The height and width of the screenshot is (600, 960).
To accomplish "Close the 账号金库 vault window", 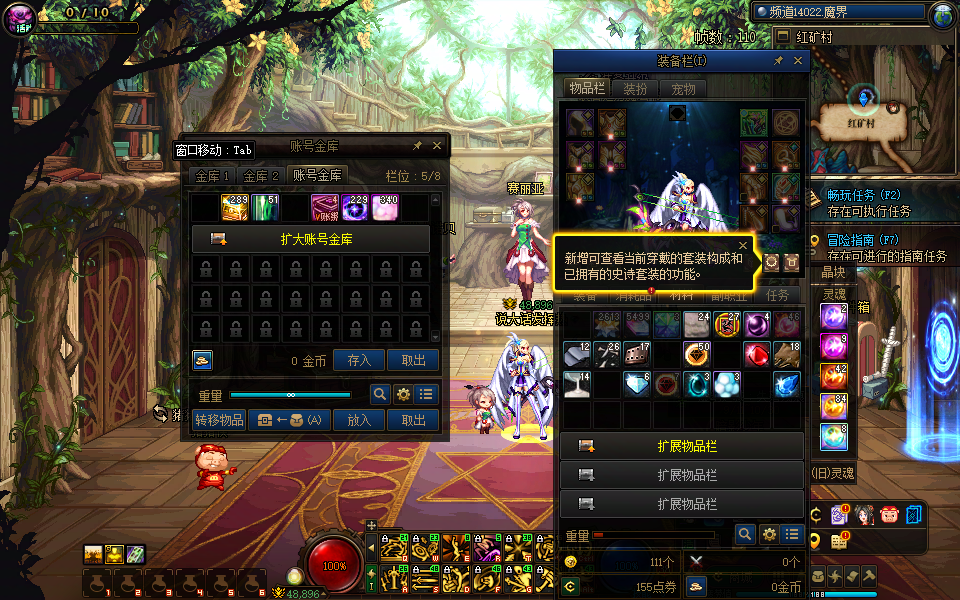I will point(437,146).
